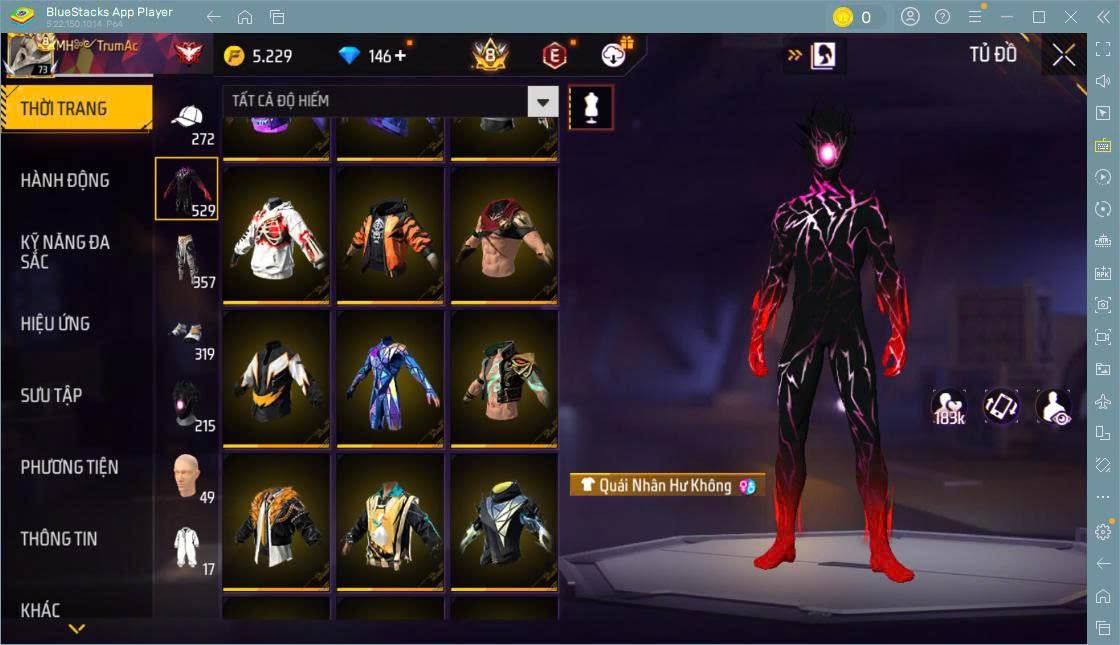This screenshot has height=645, width=1120.
Task: Add diamonds with the plus button
Action: (x=400, y=56)
